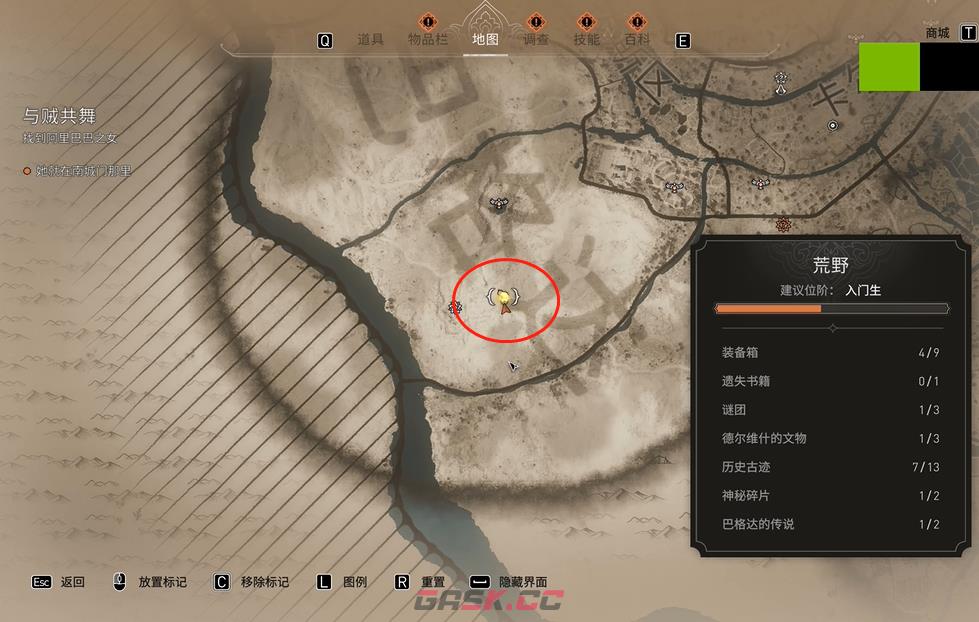
Task: Switch to the 调查 tab
Action: coord(536,40)
